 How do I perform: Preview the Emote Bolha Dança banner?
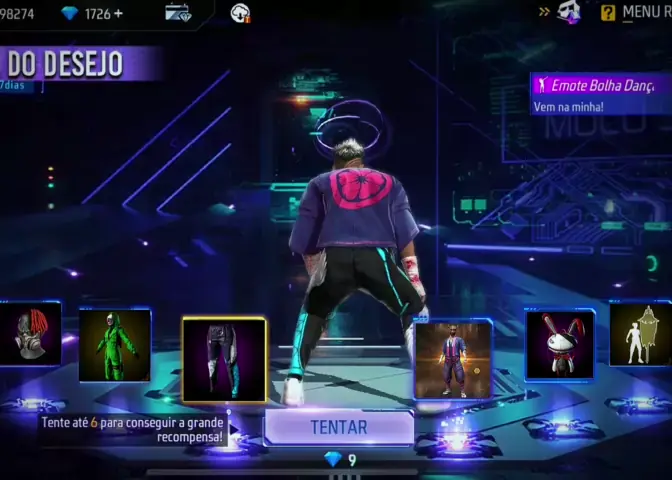[600, 93]
